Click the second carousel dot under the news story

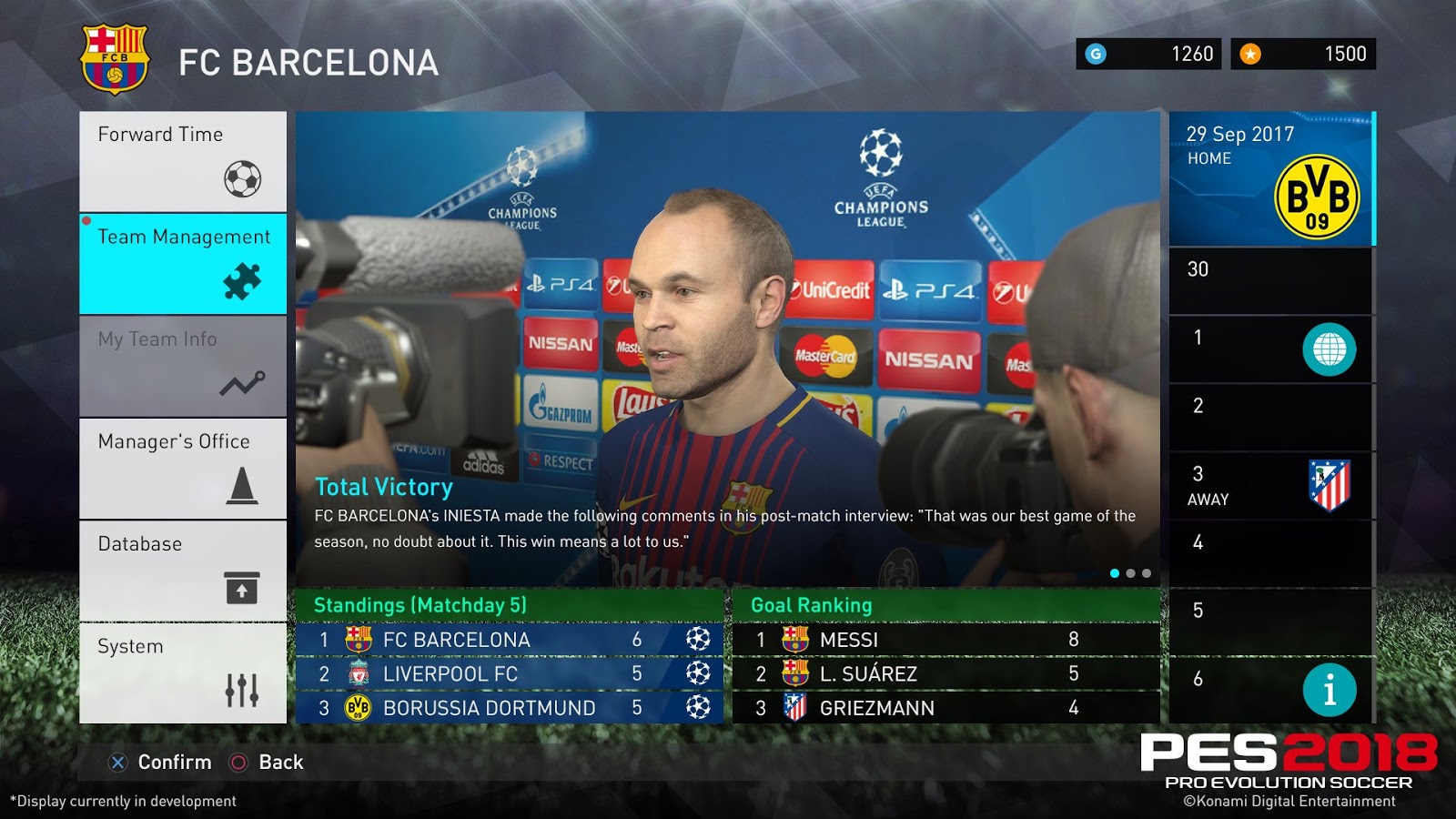(1130, 573)
